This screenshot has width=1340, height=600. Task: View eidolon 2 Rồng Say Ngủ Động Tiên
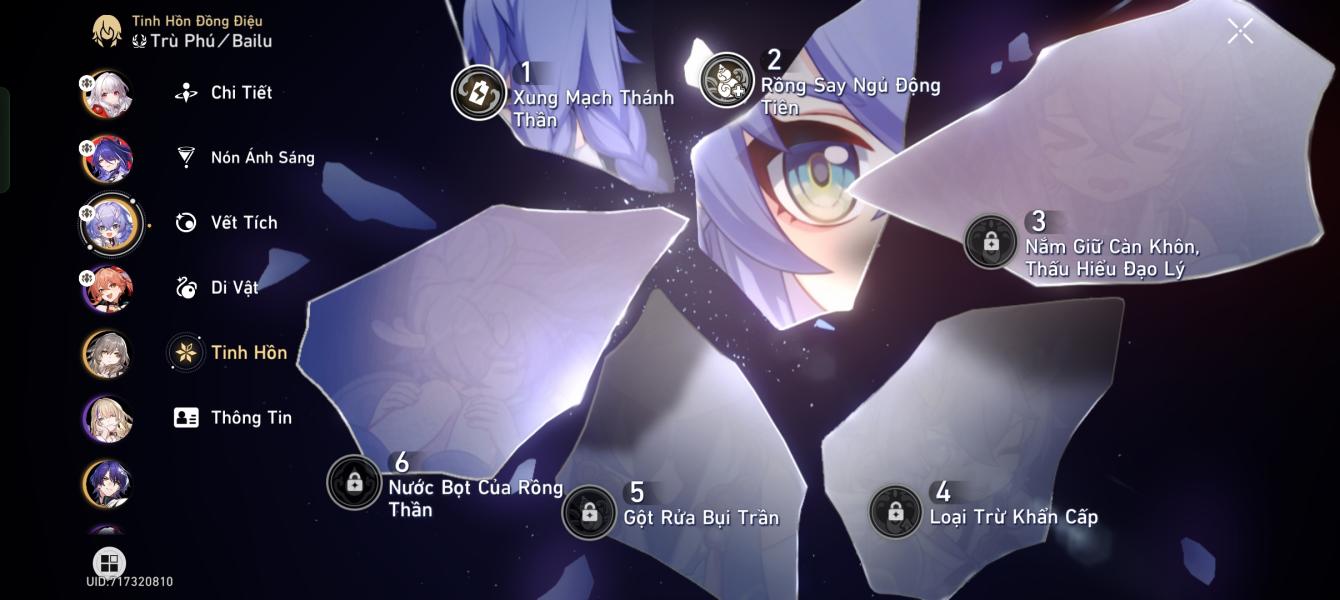coord(727,80)
